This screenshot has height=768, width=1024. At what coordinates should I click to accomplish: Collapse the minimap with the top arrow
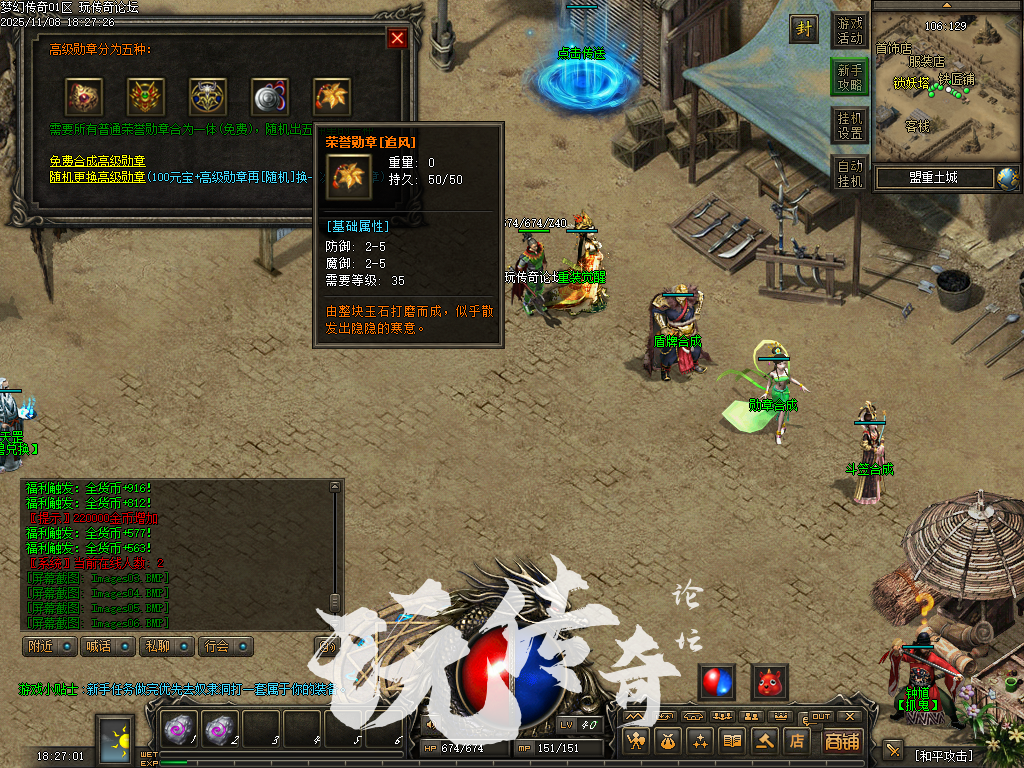pos(945,5)
